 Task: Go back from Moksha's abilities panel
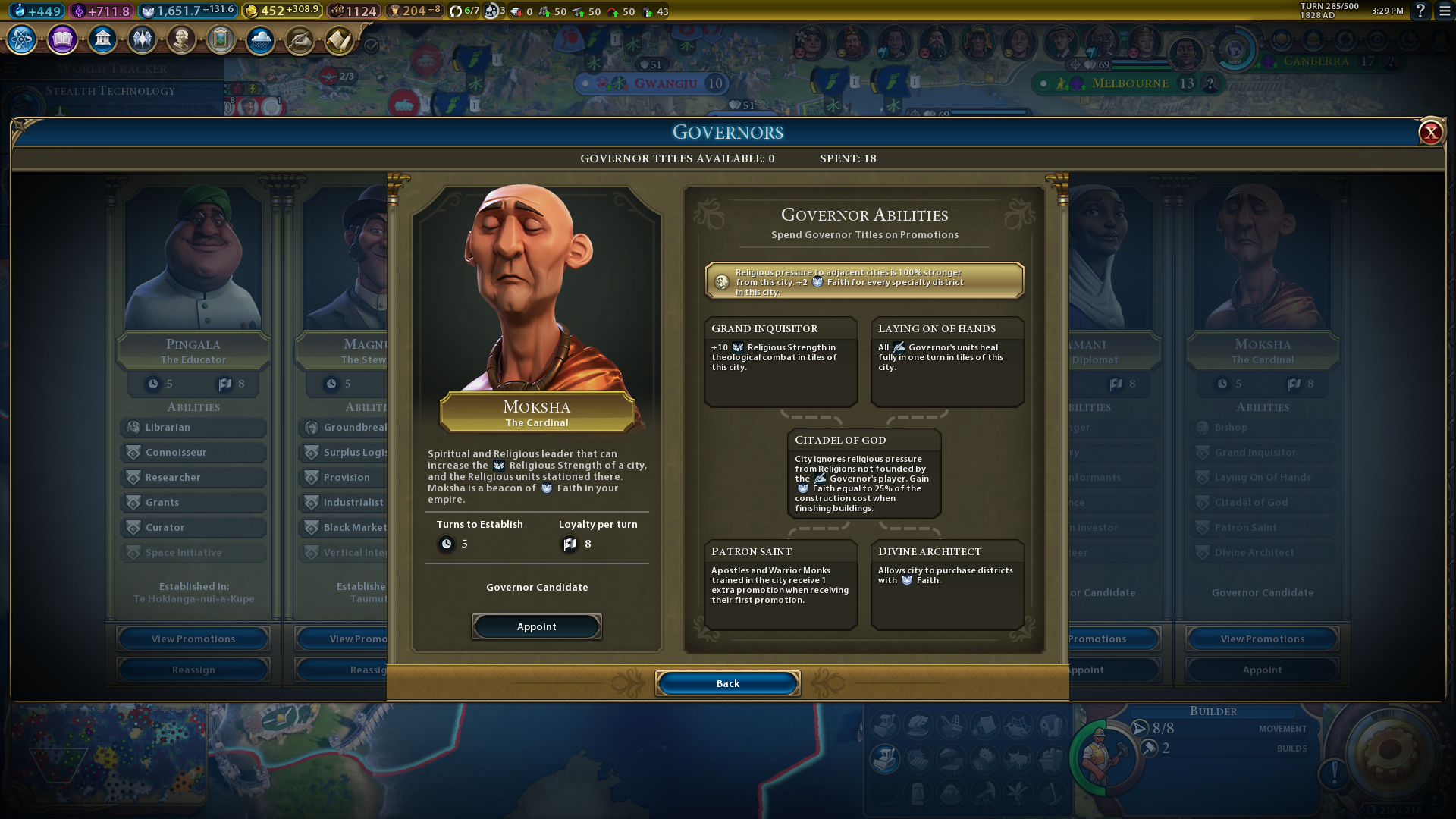pos(727,684)
